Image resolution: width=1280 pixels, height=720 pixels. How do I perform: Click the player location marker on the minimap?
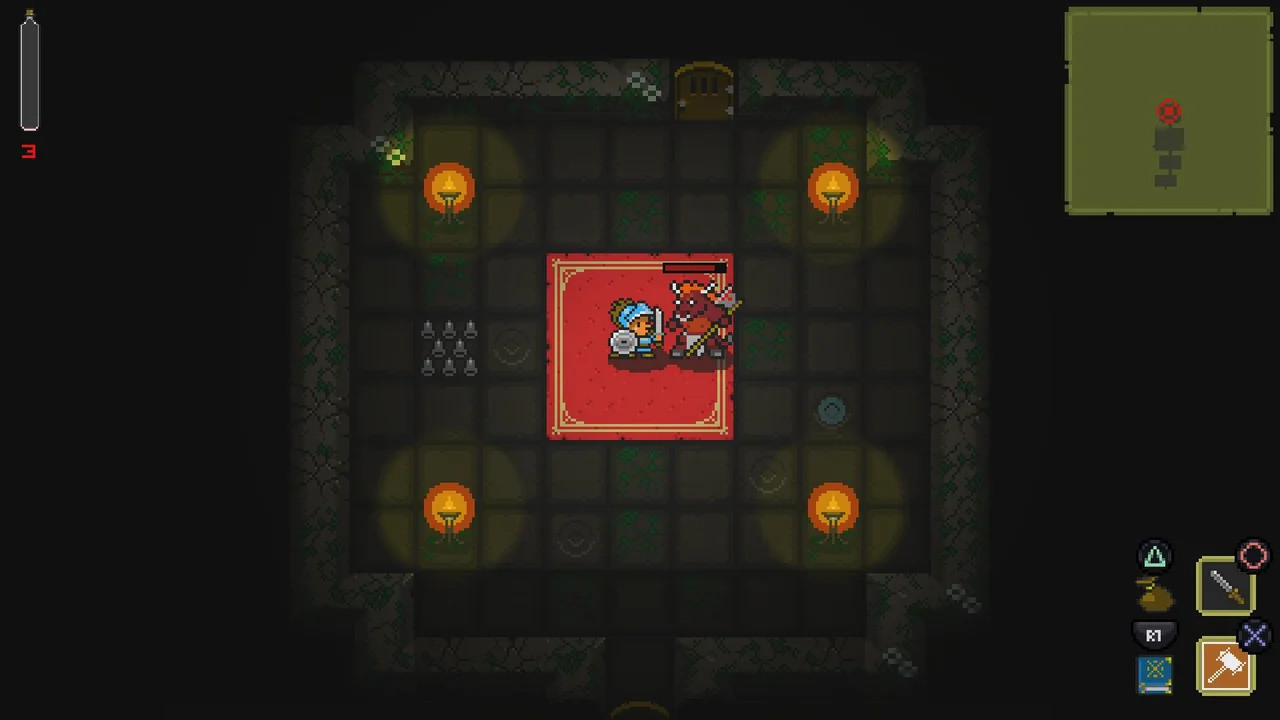pos(1169,112)
